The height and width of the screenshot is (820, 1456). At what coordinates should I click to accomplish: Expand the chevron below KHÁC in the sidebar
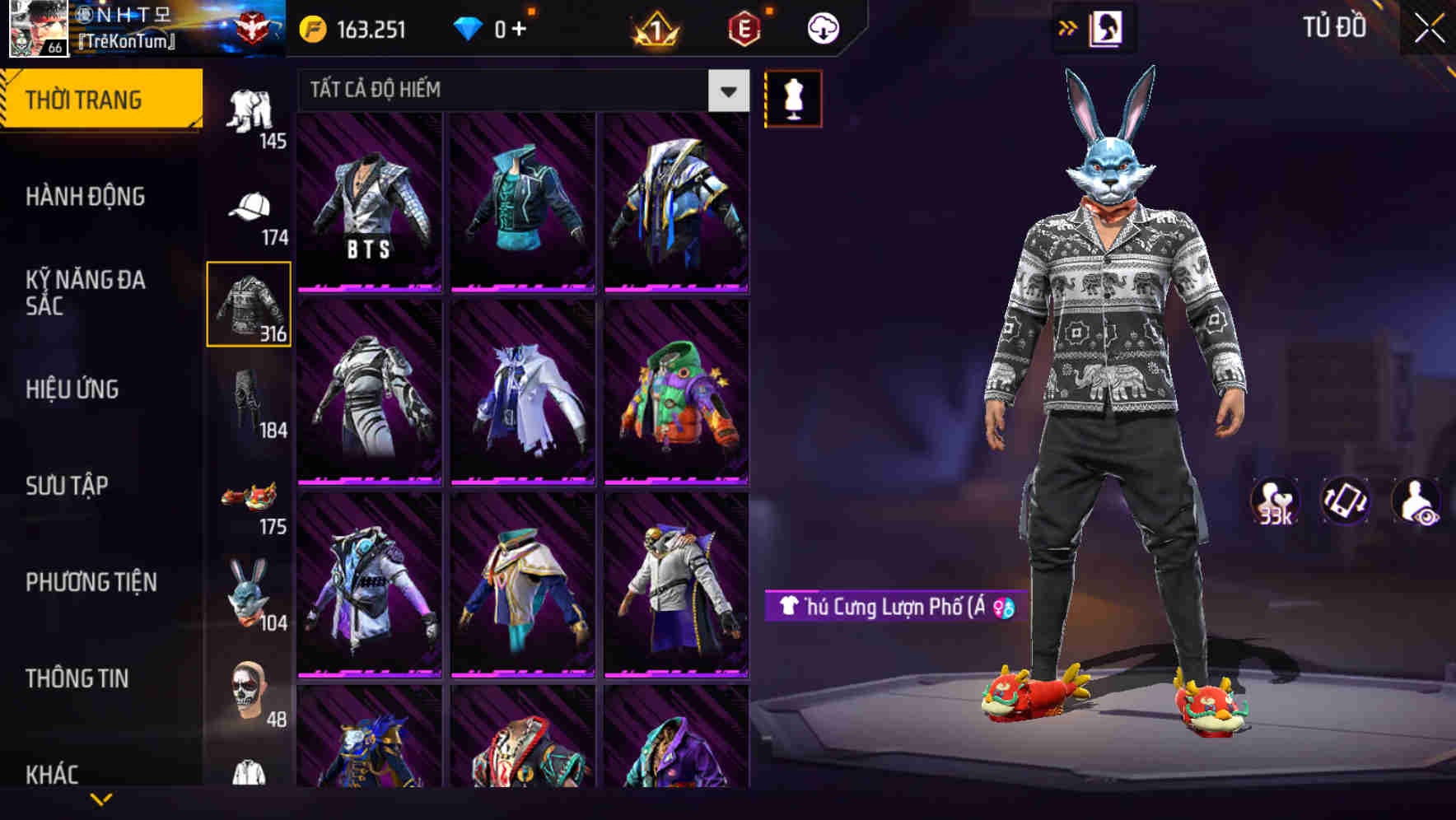click(102, 800)
